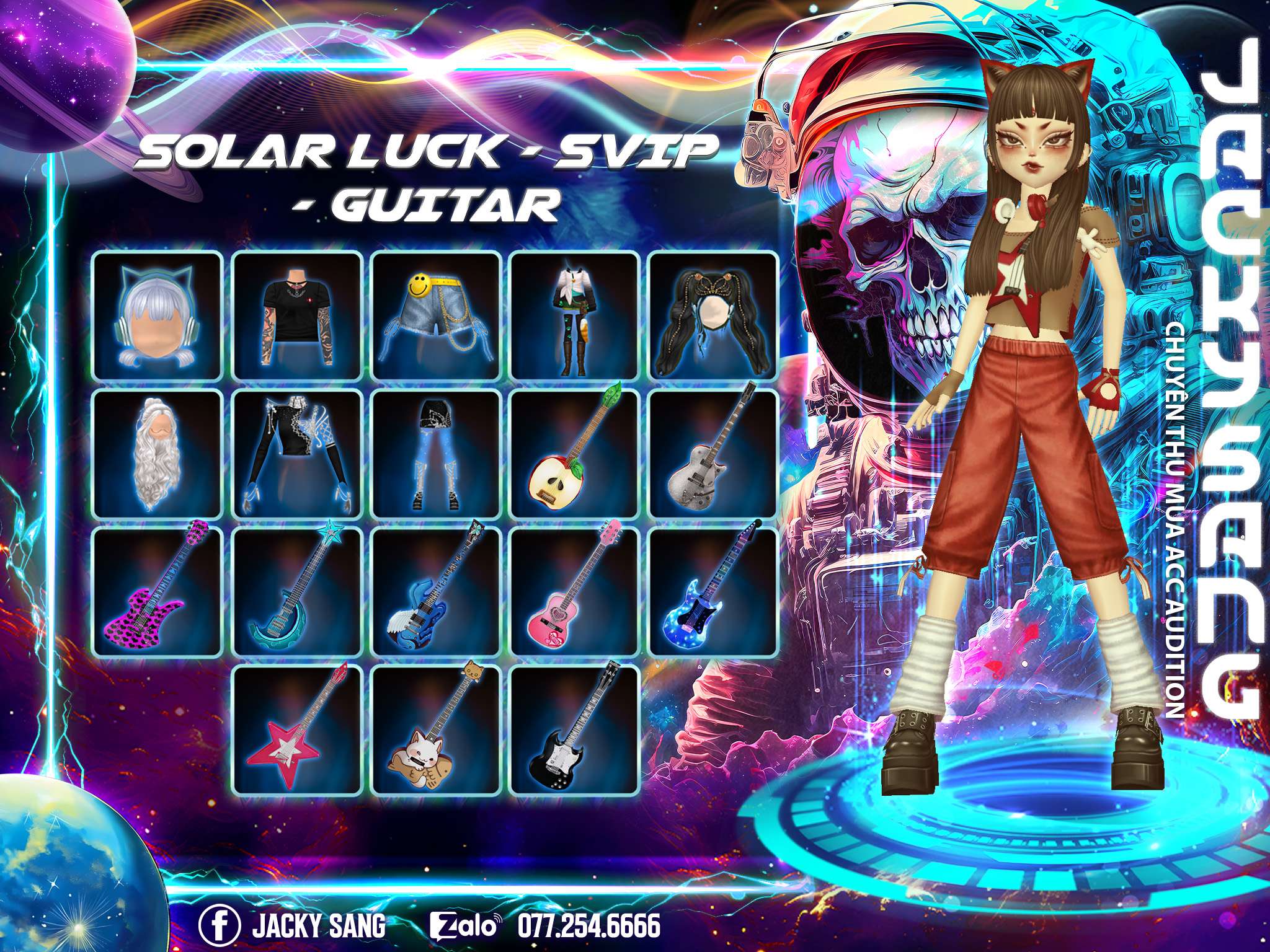The image size is (1270, 952).
Task: Select the red star-shaped guitar
Action: (297, 731)
